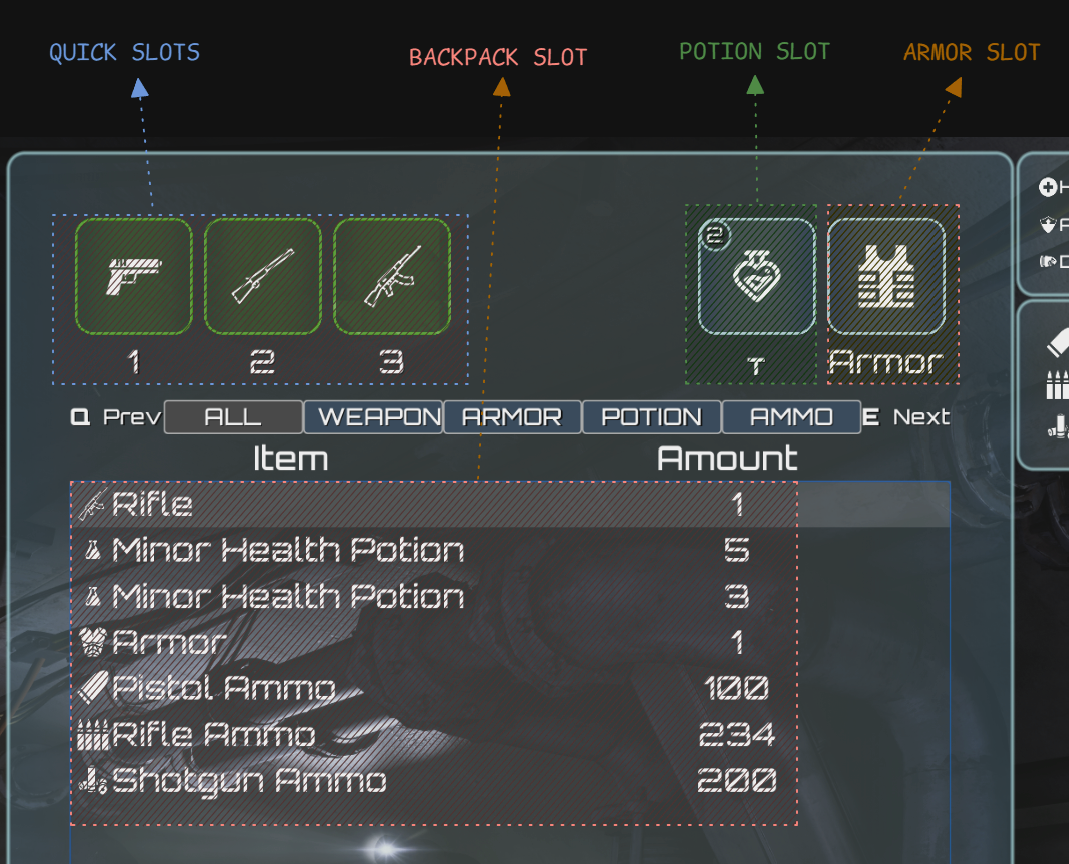Viewport: 1069px width, 864px height.
Task: Select the Minor Health Potion row with amount 3
Action: coord(434,596)
